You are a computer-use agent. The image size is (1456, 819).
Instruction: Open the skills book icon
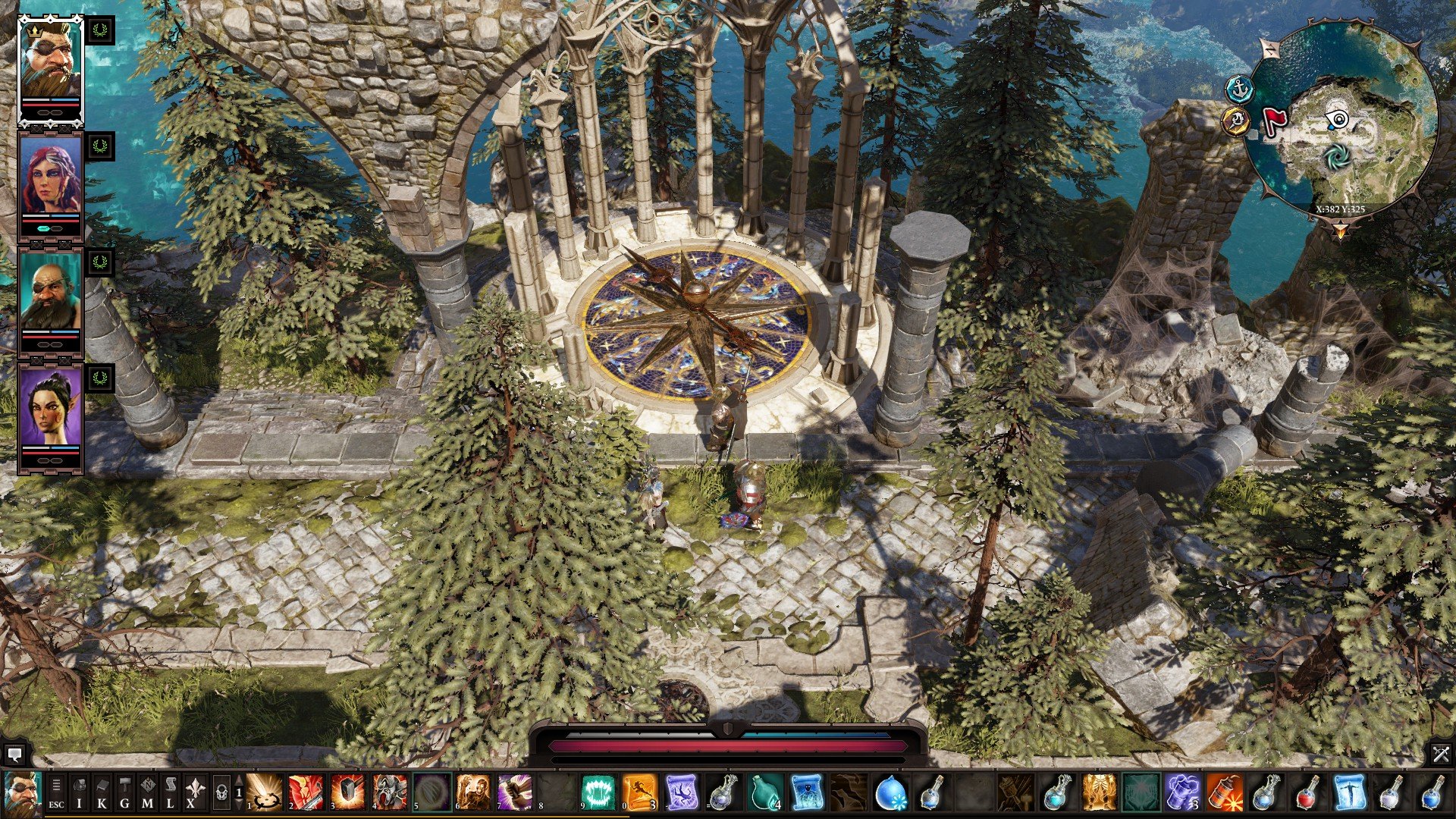point(102,792)
